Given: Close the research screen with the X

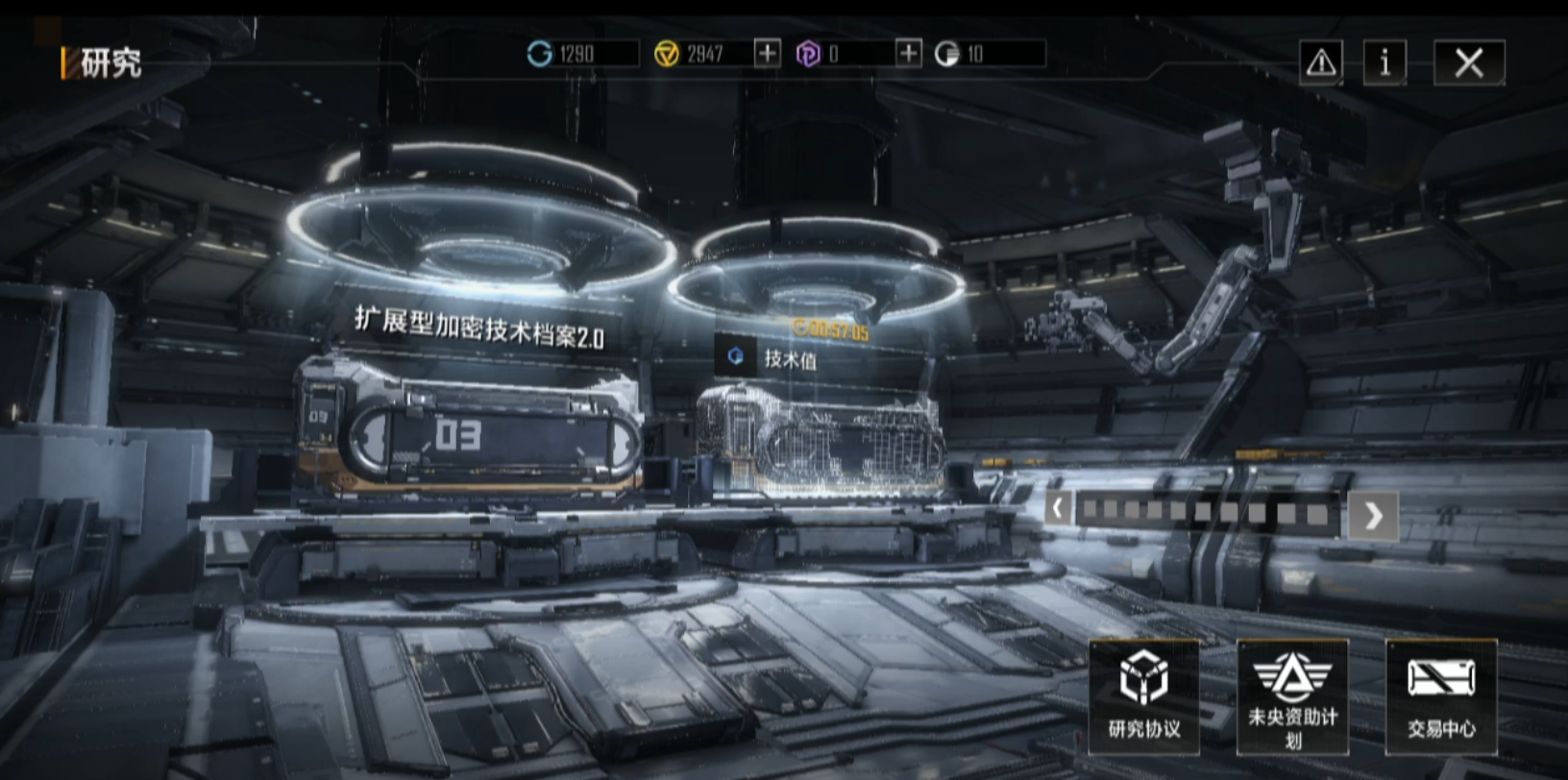Looking at the screenshot, I should [x=1468, y=63].
